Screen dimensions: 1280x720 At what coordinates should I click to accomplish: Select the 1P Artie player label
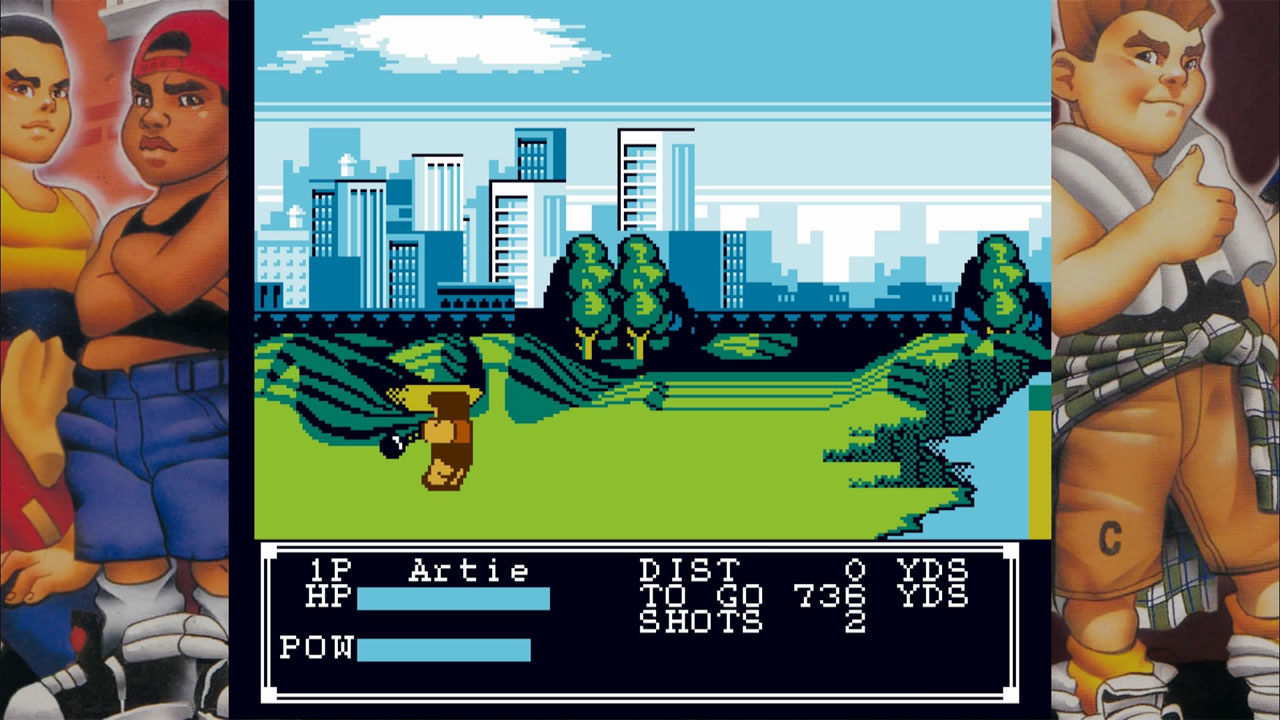click(x=420, y=570)
